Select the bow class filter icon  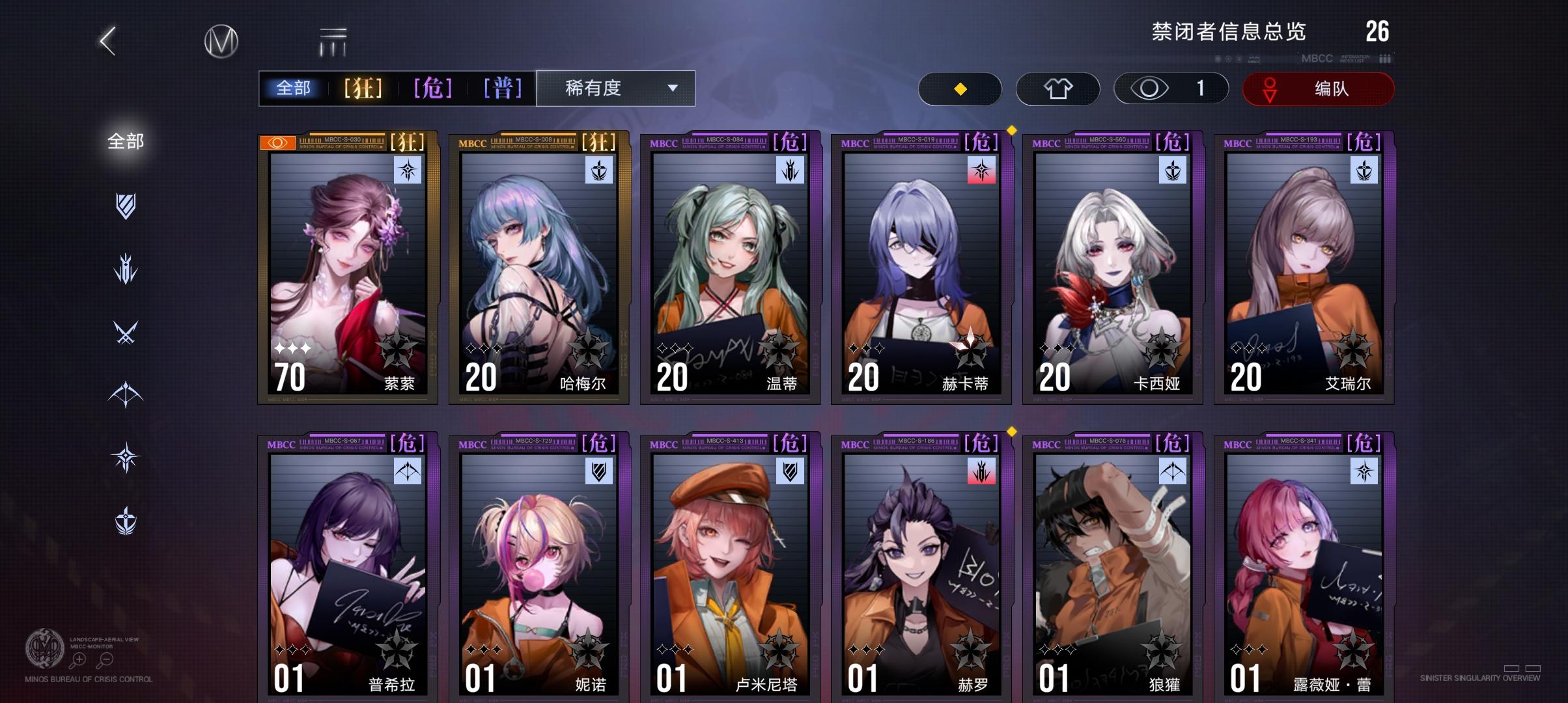[126, 393]
